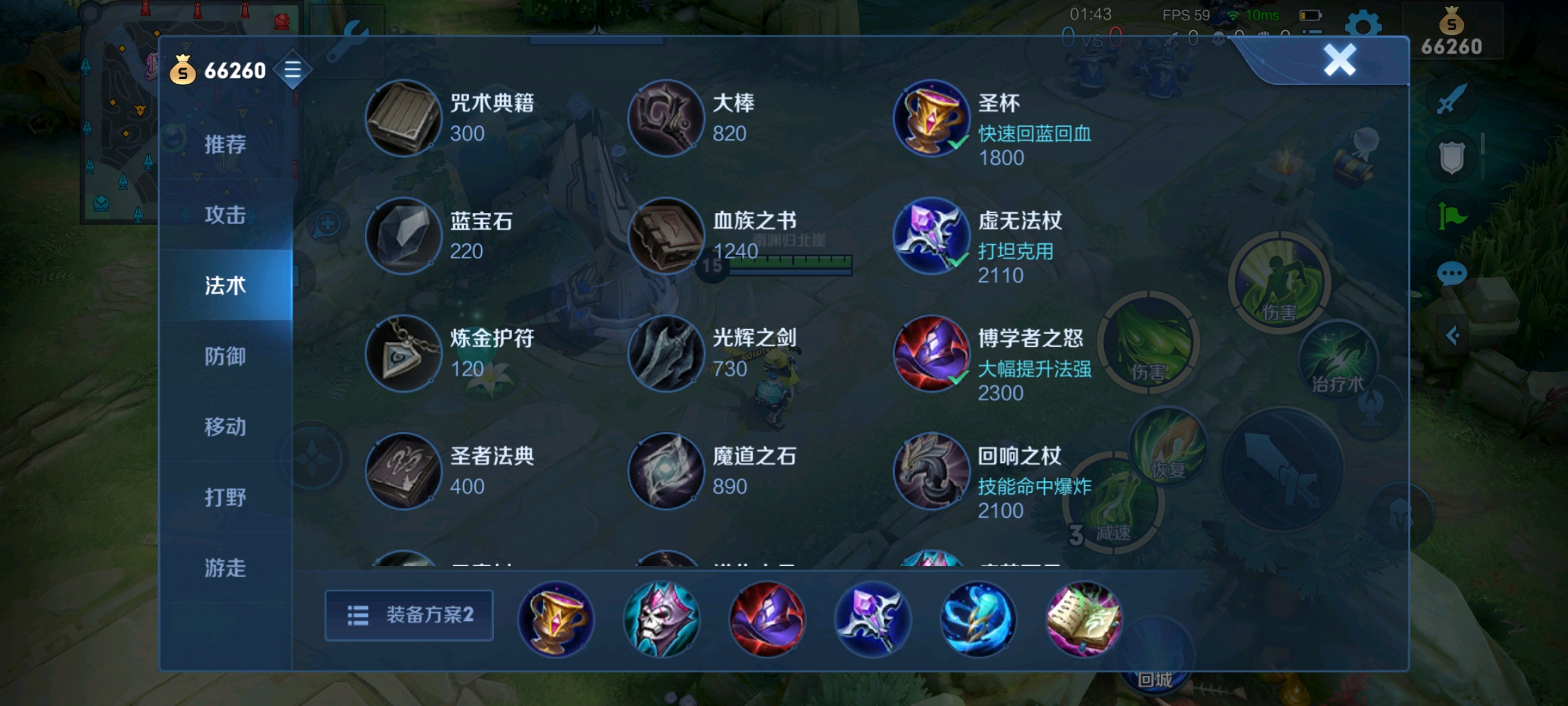This screenshot has height=706, width=1568.
Task: Collapse the panel with the right-side chevron
Action: (x=1453, y=335)
